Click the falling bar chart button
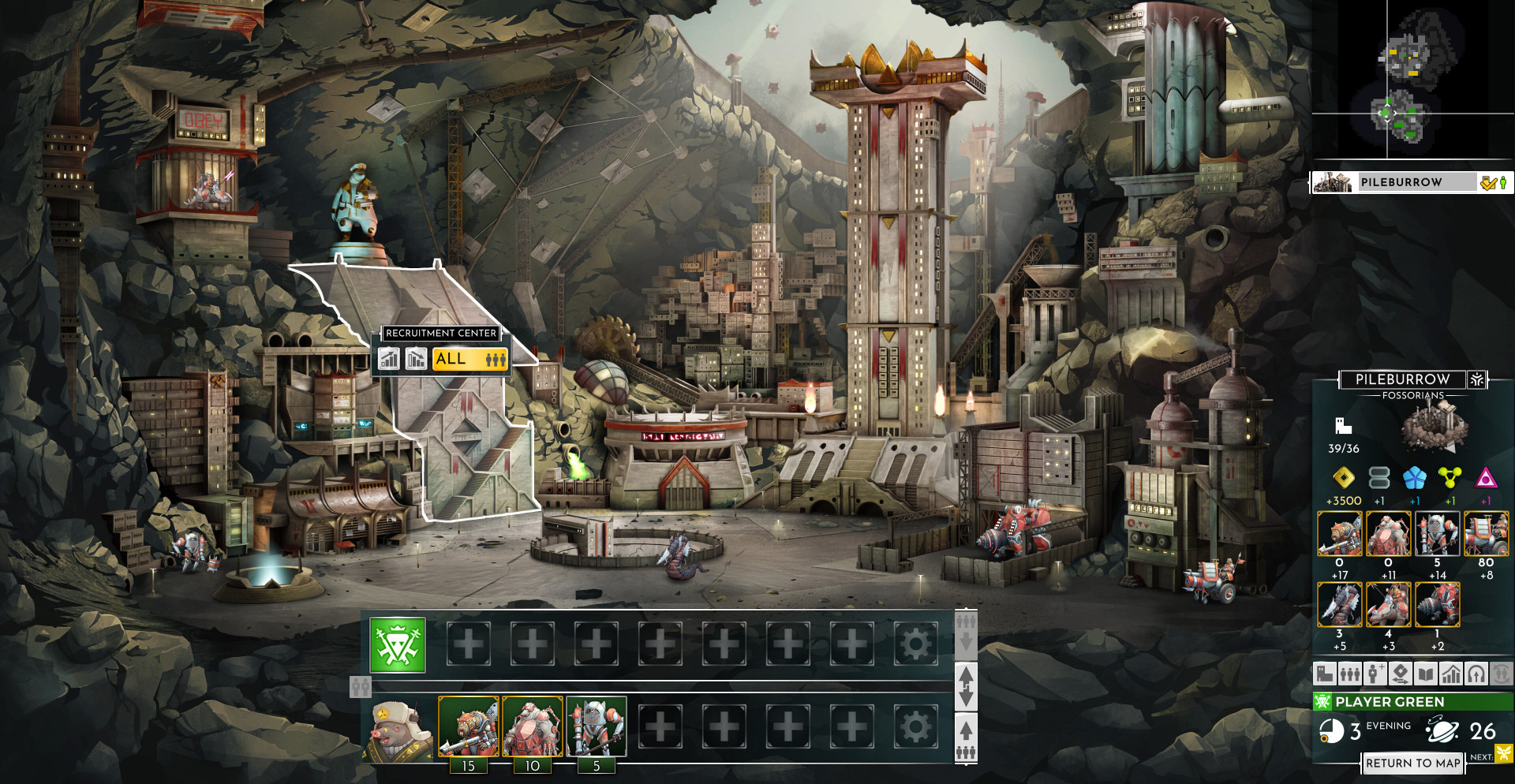 416,359
